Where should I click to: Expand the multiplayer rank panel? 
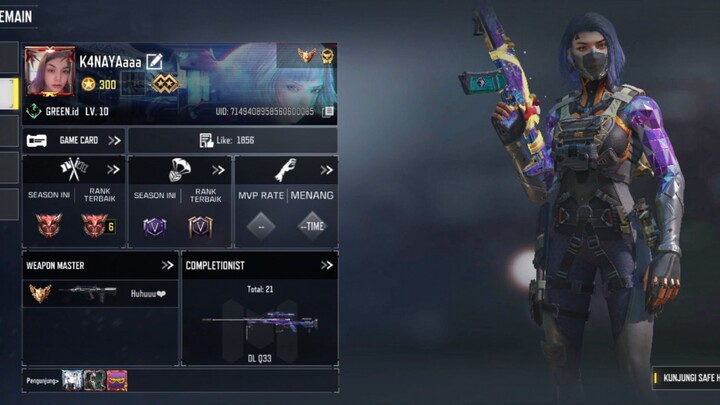(113, 169)
